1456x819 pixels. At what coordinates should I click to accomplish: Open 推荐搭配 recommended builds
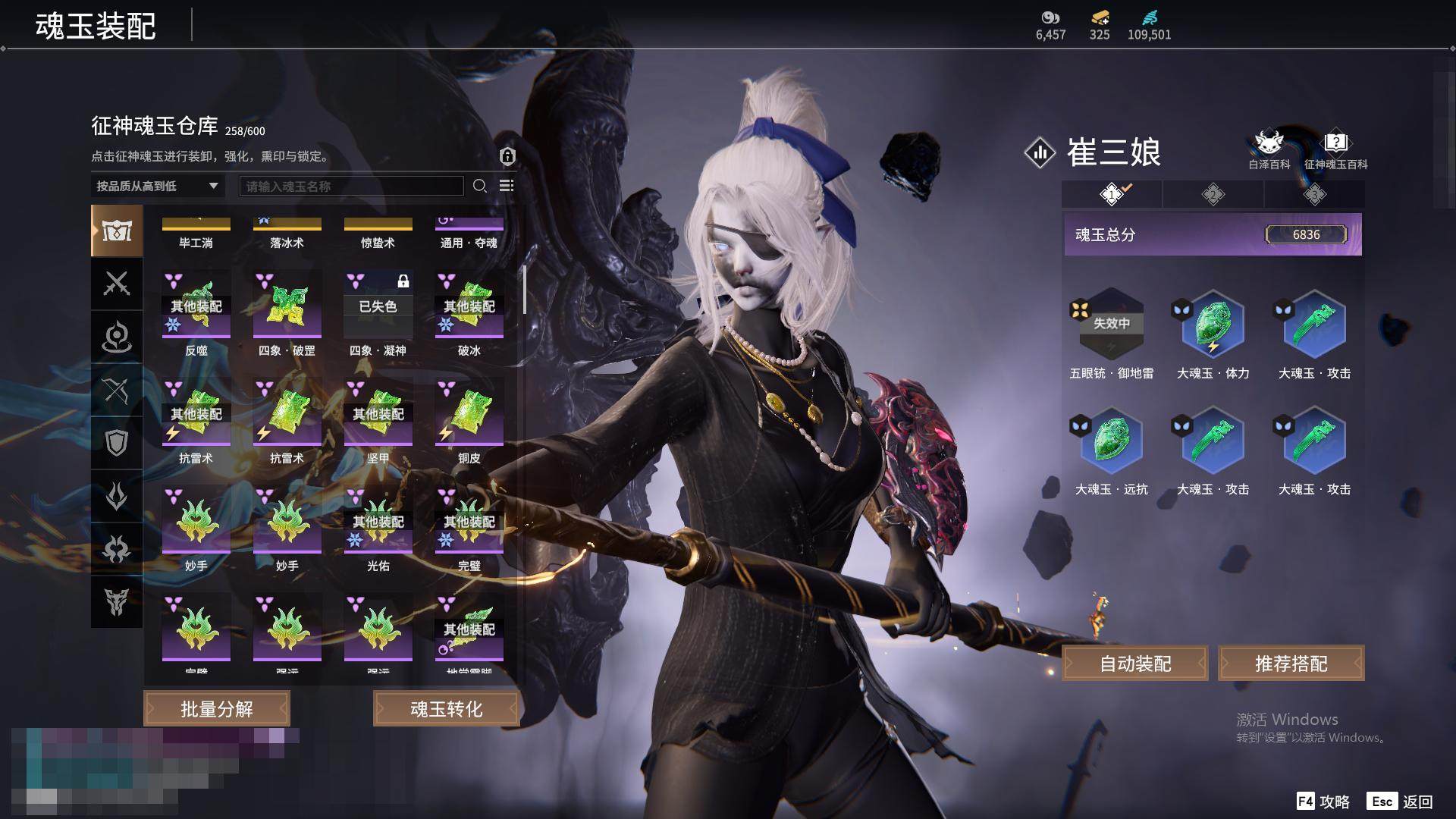tap(1291, 664)
